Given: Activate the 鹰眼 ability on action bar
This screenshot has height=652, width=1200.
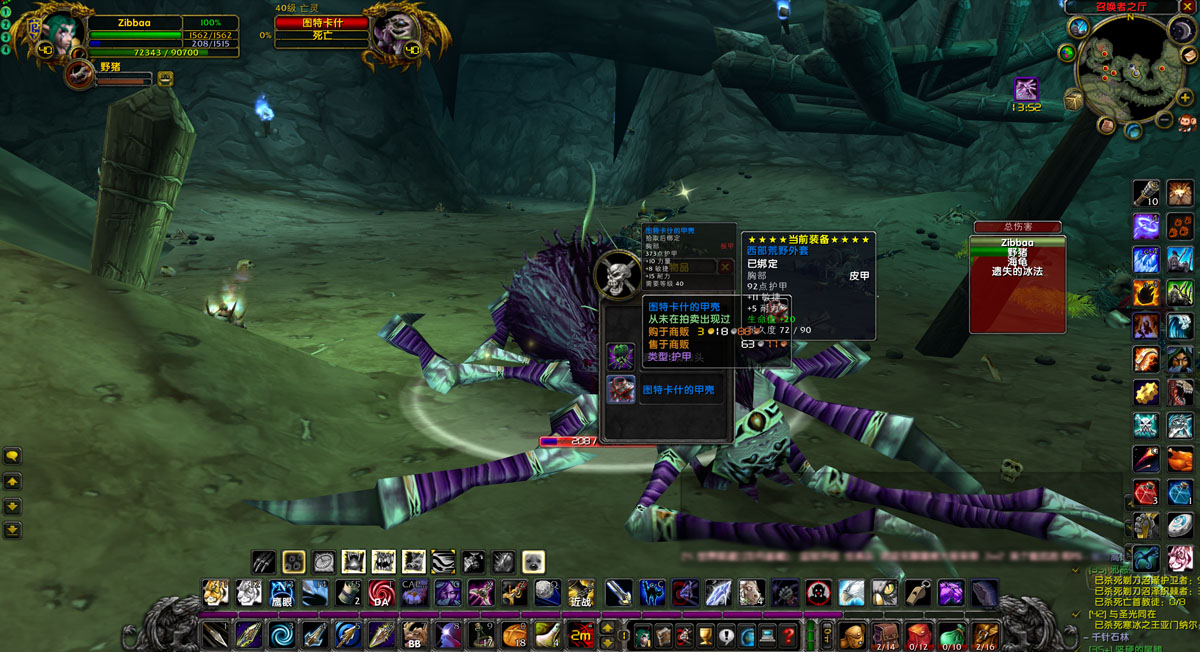Looking at the screenshot, I should (282, 593).
